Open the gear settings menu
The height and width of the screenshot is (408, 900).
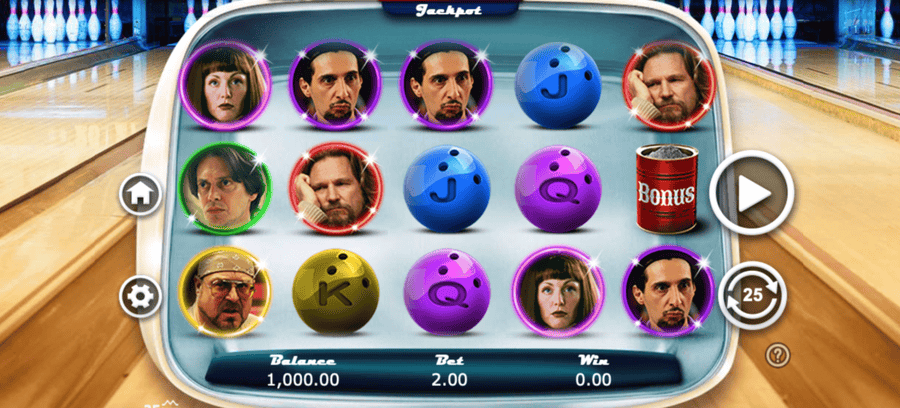141,295
